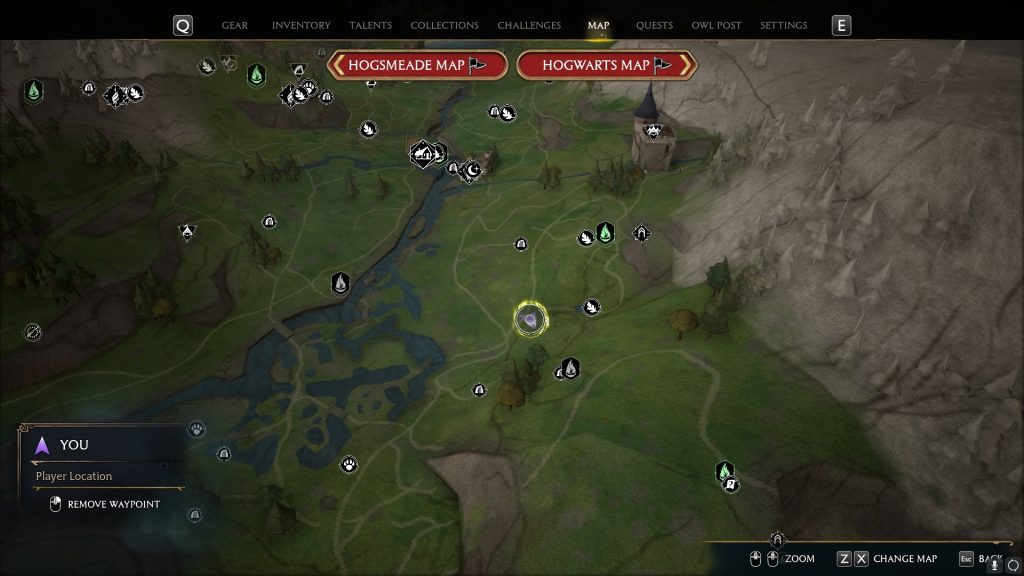Go to the Talents tab
Image resolution: width=1024 pixels, height=576 pixels.
[371, 25]
